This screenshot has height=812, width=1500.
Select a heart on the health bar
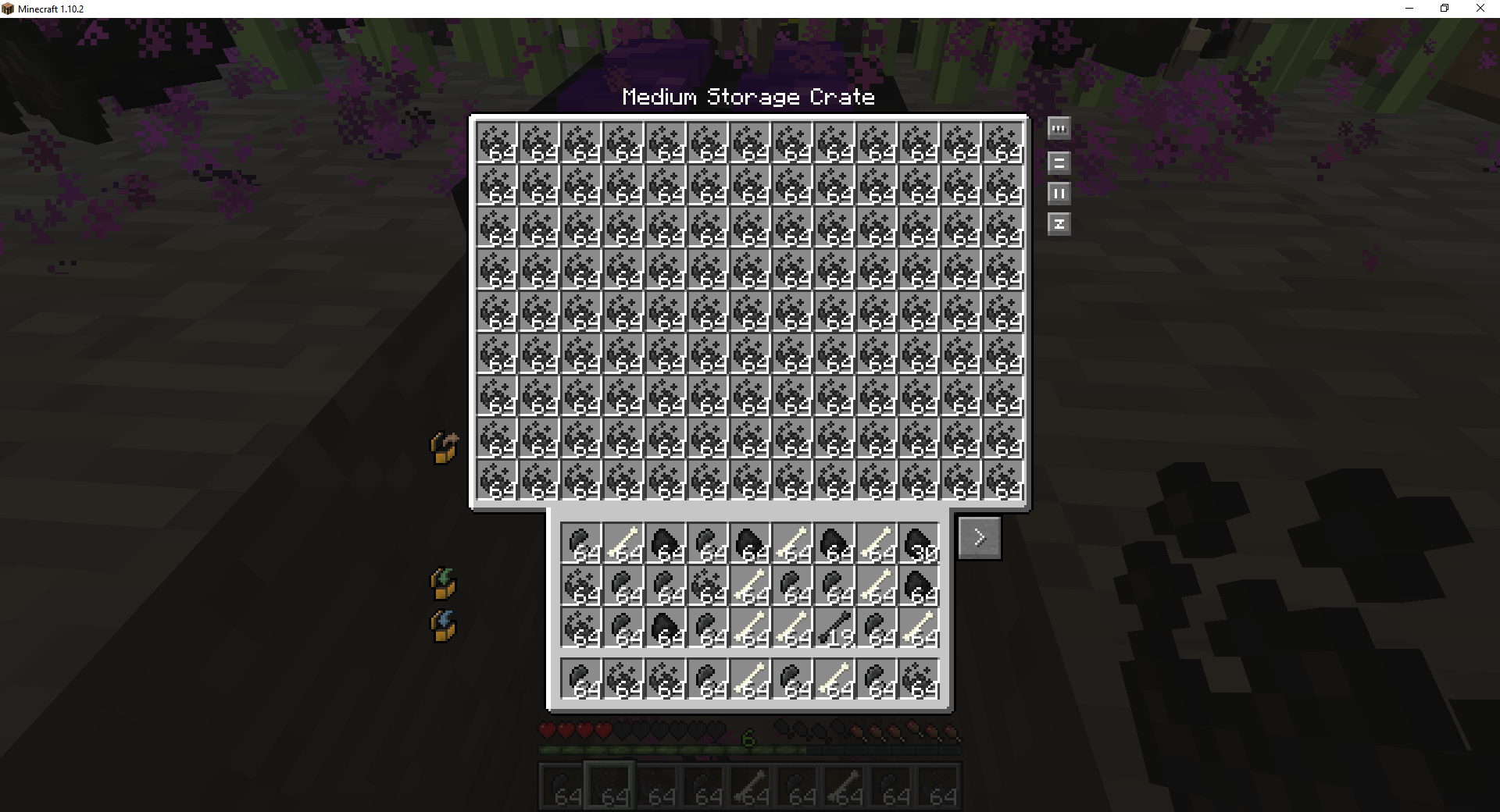pos(547,729)
